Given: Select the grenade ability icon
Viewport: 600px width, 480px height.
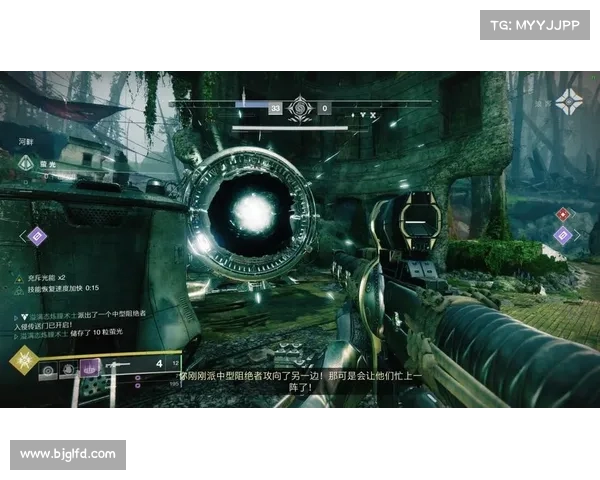Looking at the screenshot, I should (x=47, y=369).
